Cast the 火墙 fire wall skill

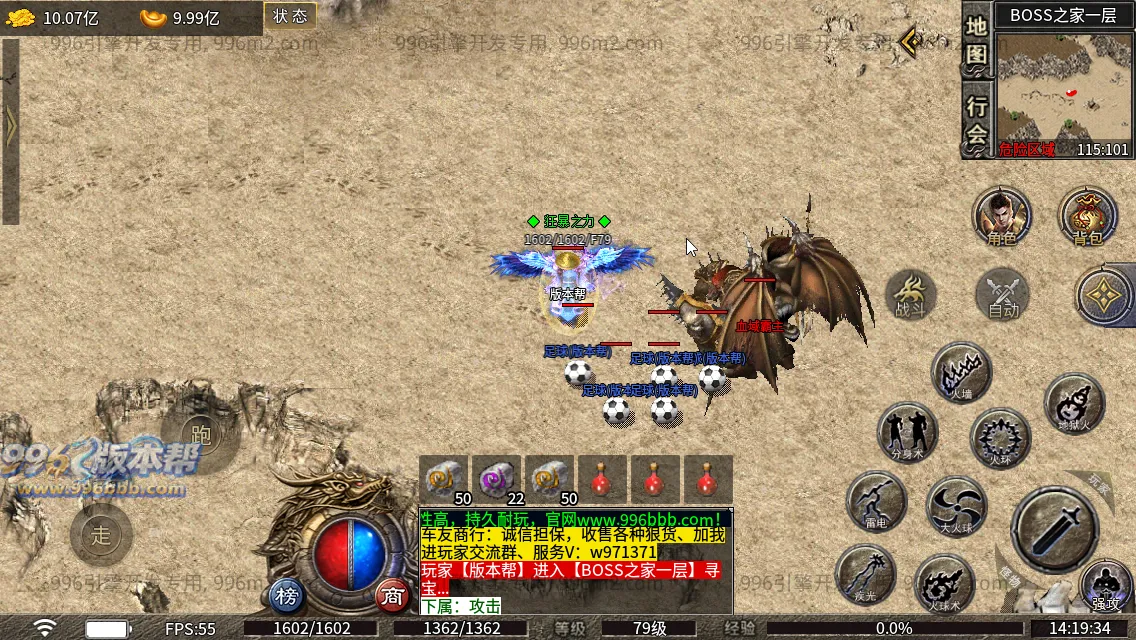tap(961, 372)
